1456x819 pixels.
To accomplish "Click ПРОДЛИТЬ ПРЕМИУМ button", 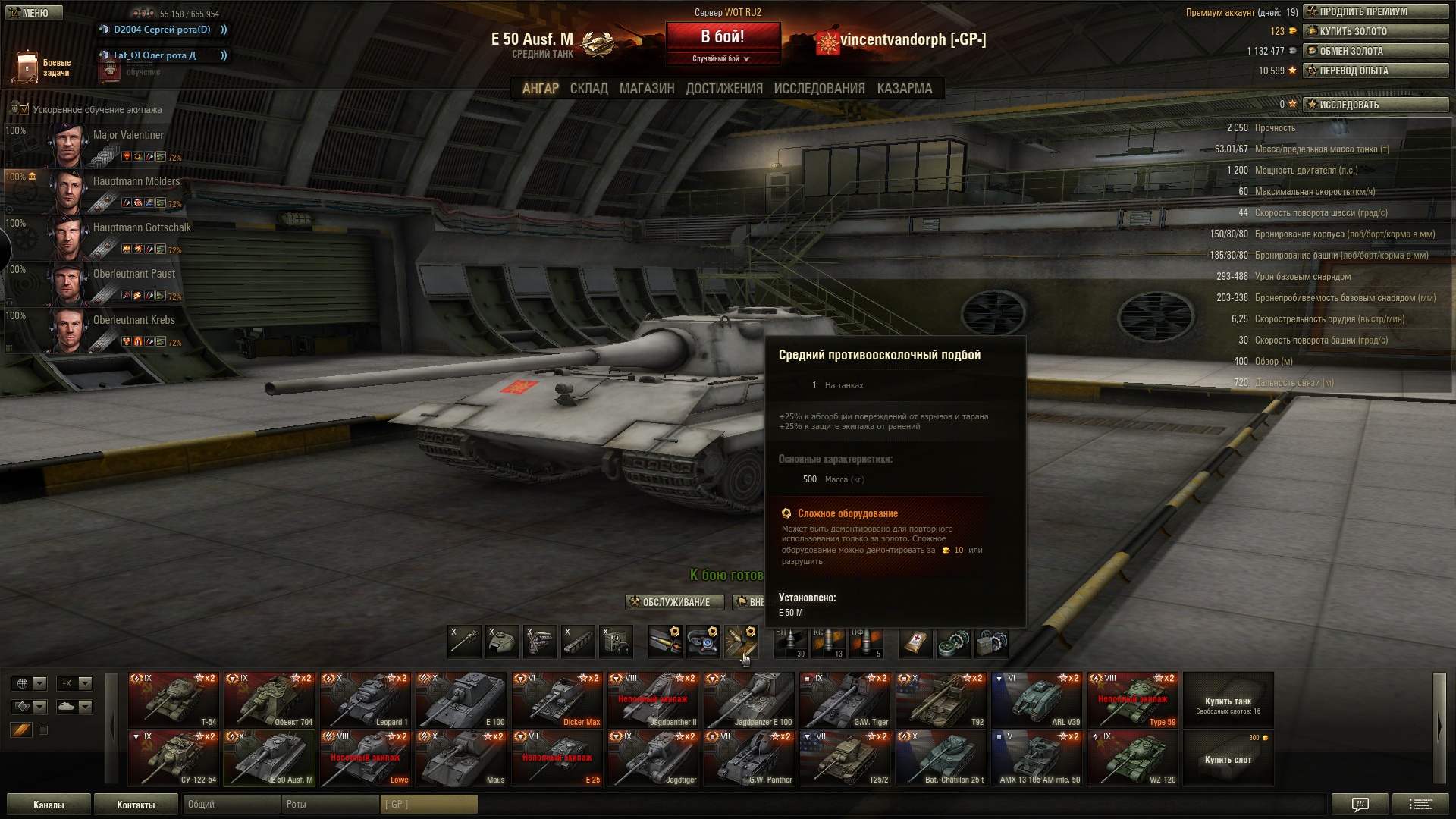I will (1376, 11).
